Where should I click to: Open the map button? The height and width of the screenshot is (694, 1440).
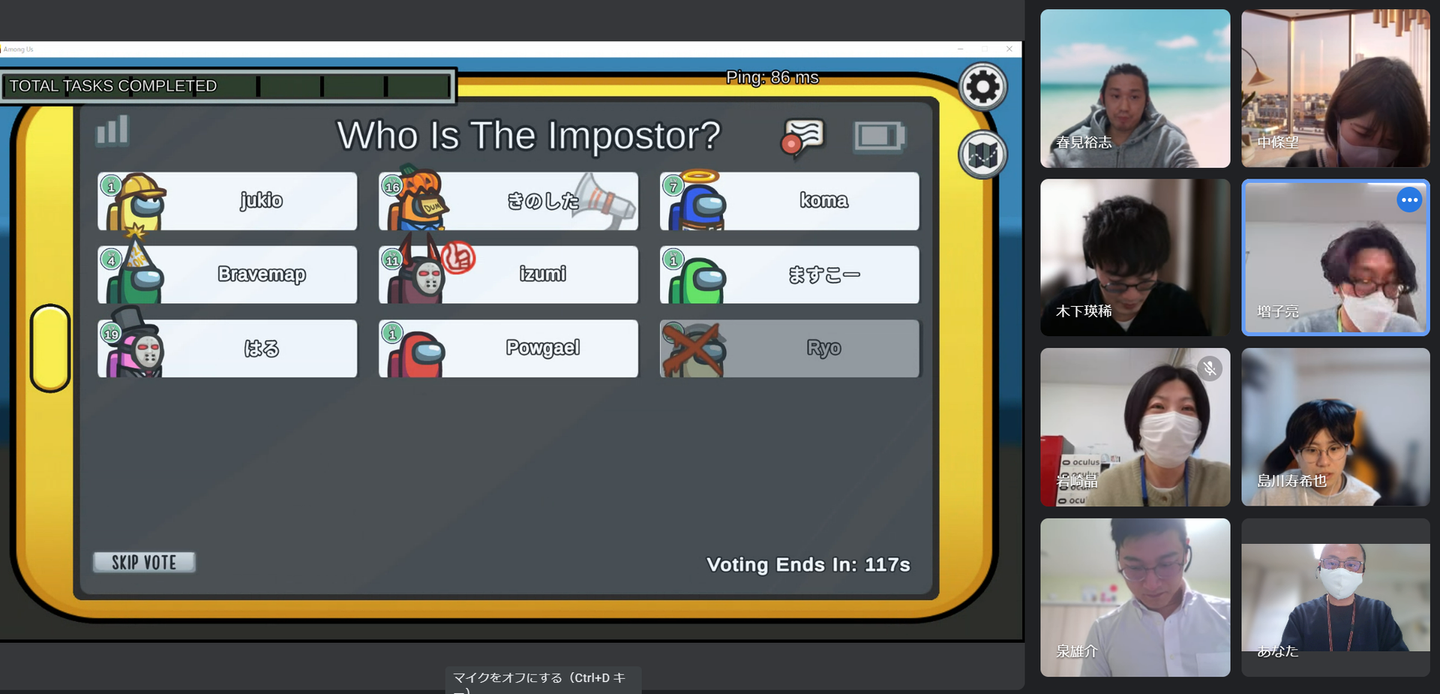[982, 155]
